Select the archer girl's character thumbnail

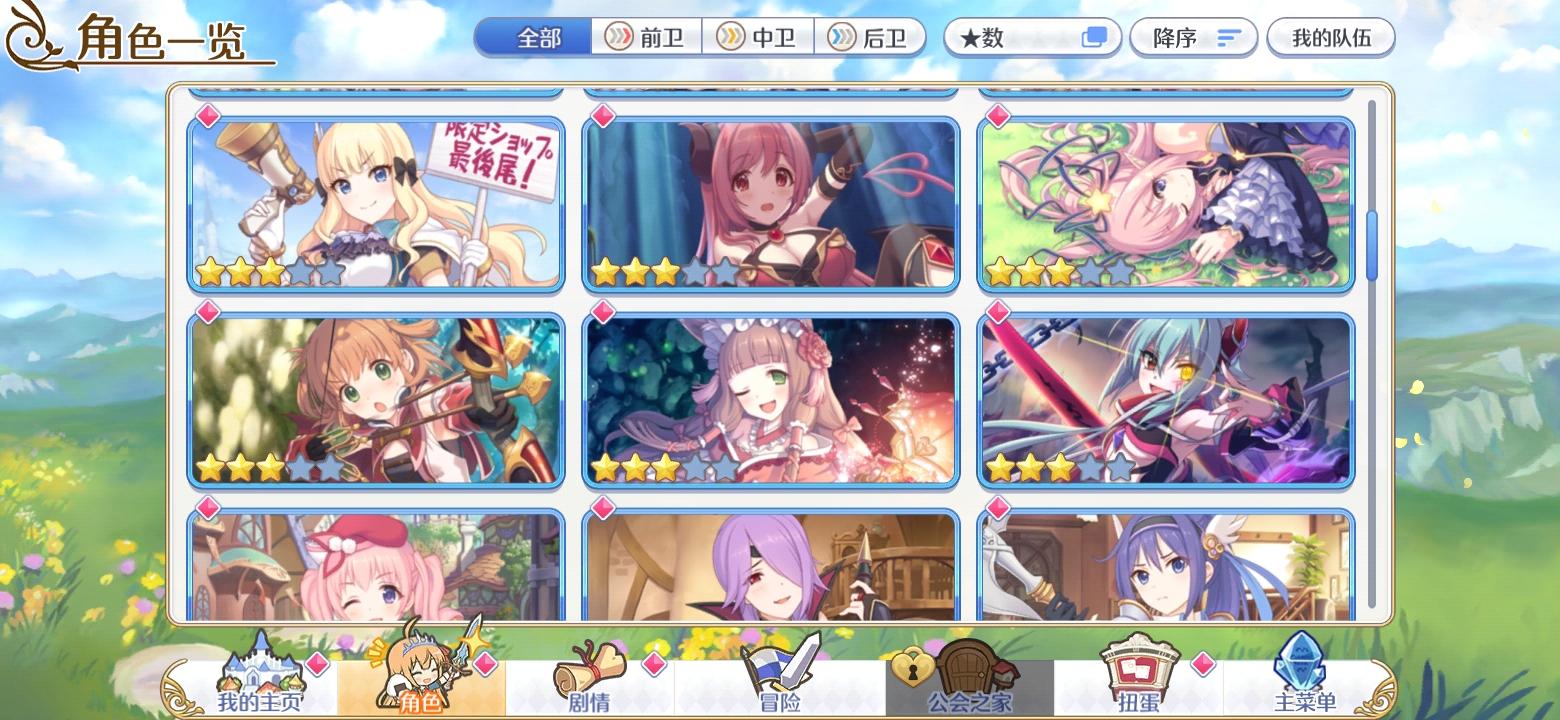(375, 398)
